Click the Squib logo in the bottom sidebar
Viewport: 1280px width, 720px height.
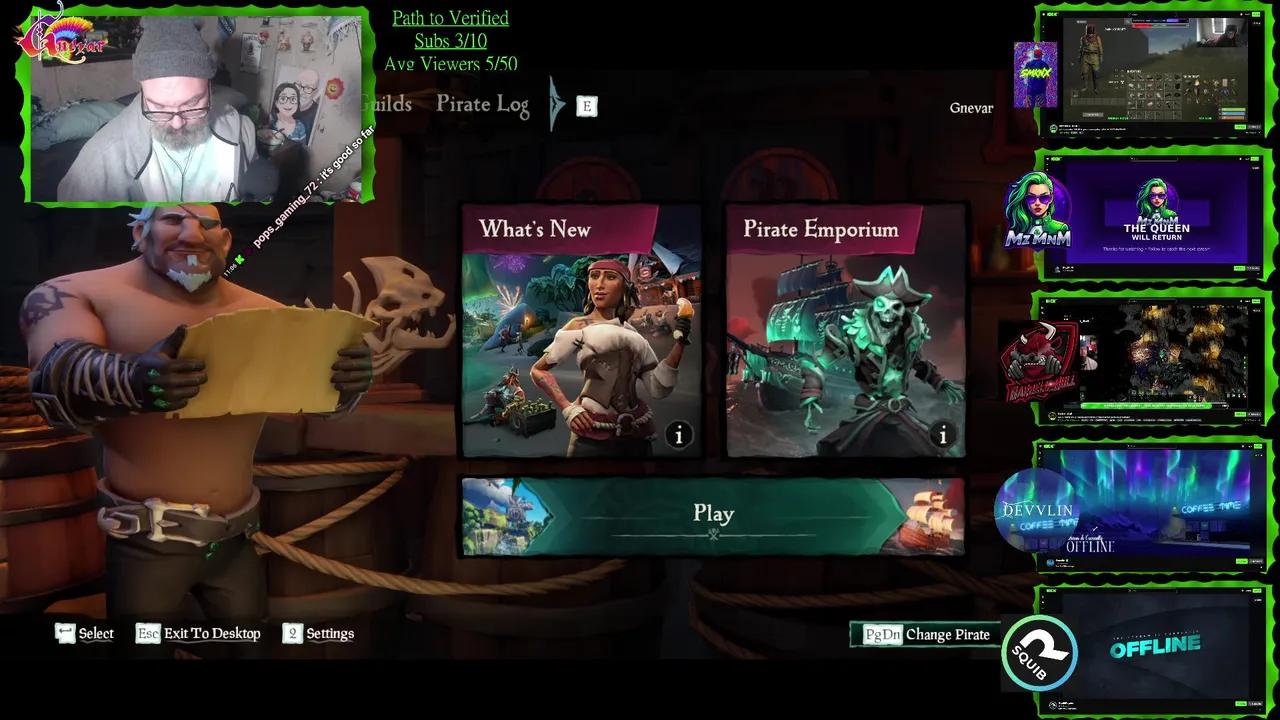click(1039, 654)
